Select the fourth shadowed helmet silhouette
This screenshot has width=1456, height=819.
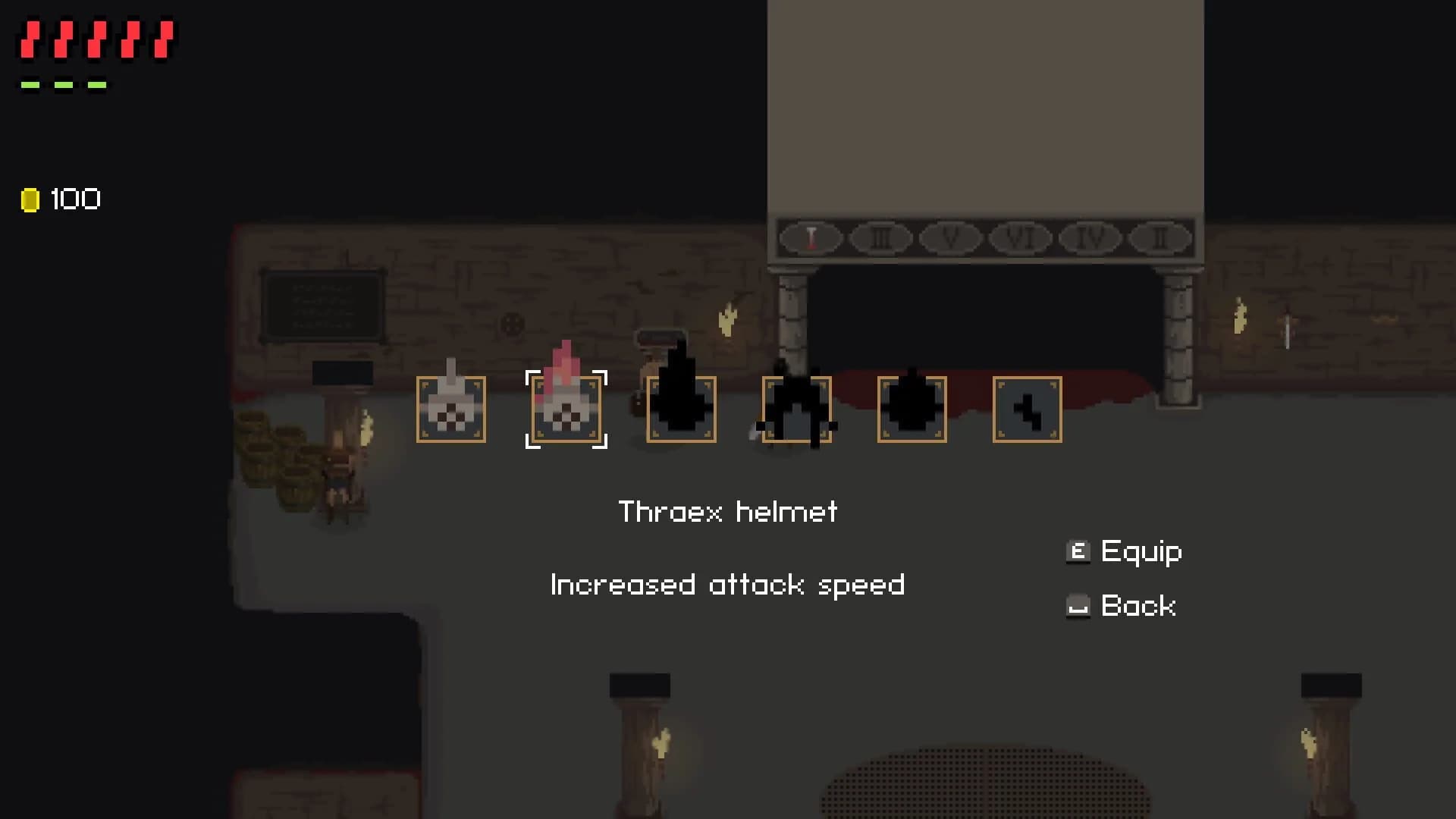(796, 409)
